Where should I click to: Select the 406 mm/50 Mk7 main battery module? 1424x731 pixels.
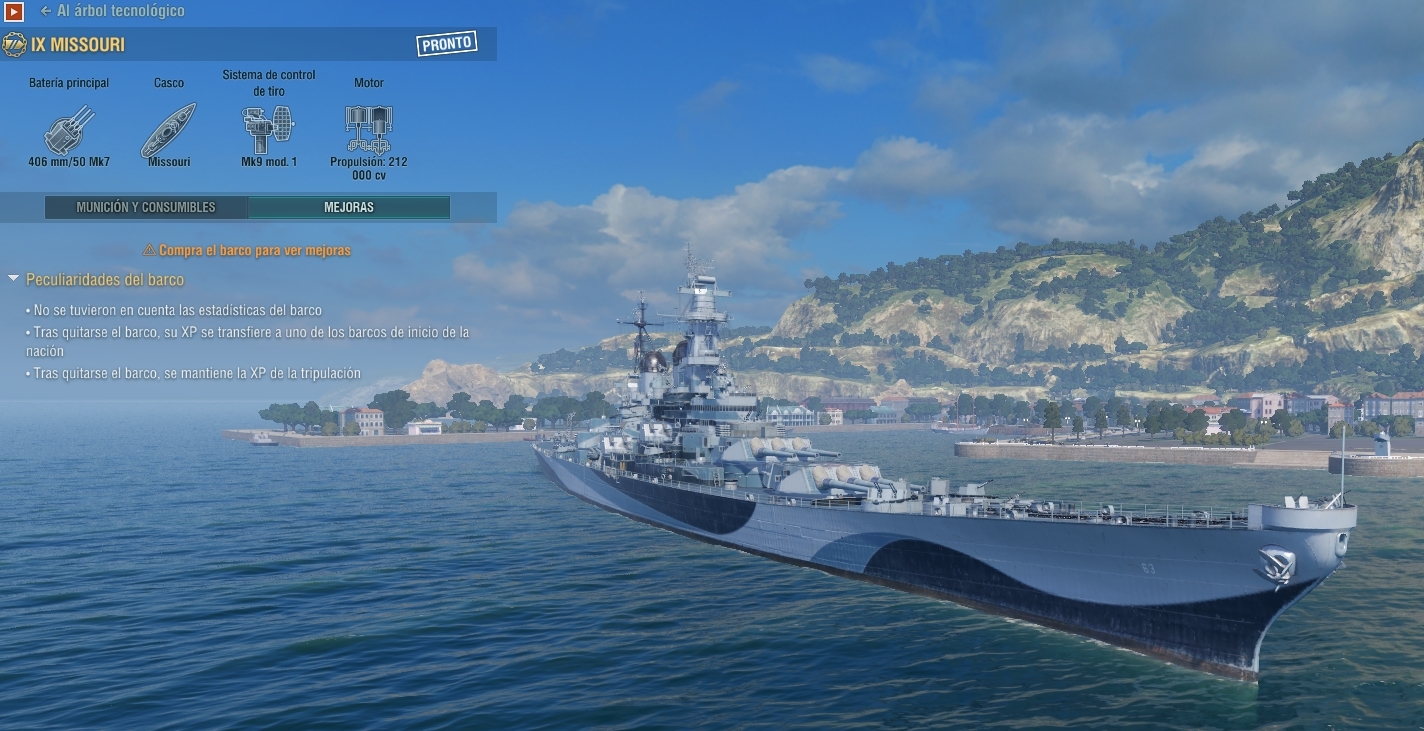69,129
